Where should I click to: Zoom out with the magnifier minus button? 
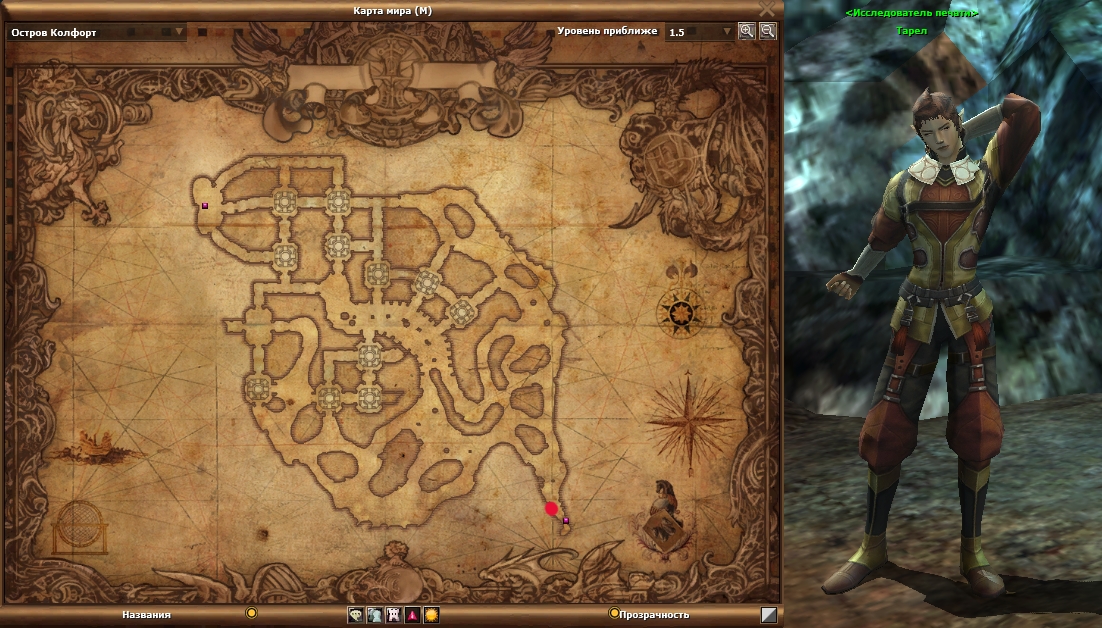pyautogui.click(x=767, y=31)
